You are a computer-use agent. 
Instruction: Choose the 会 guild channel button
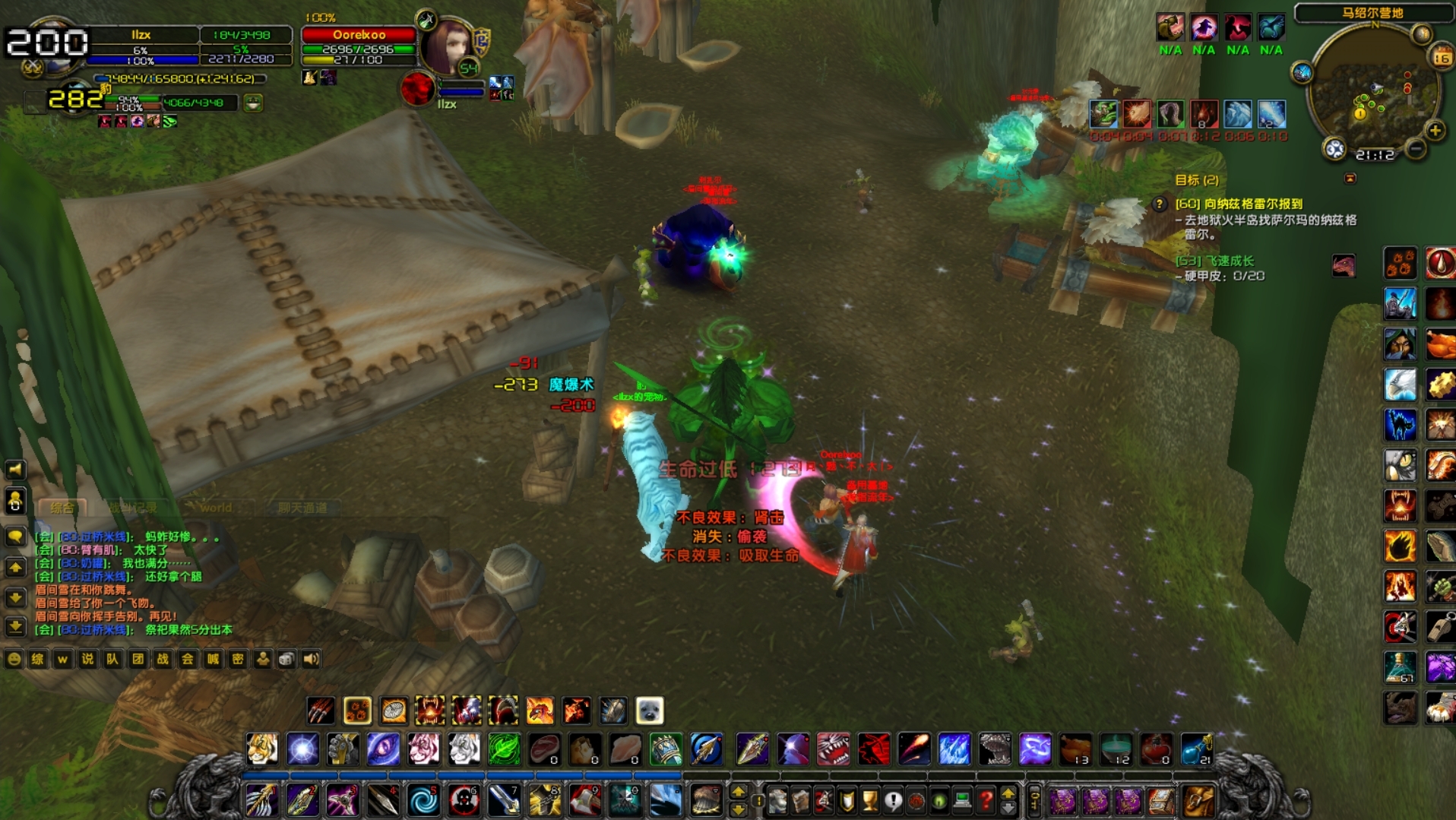[x=188, y=659]
